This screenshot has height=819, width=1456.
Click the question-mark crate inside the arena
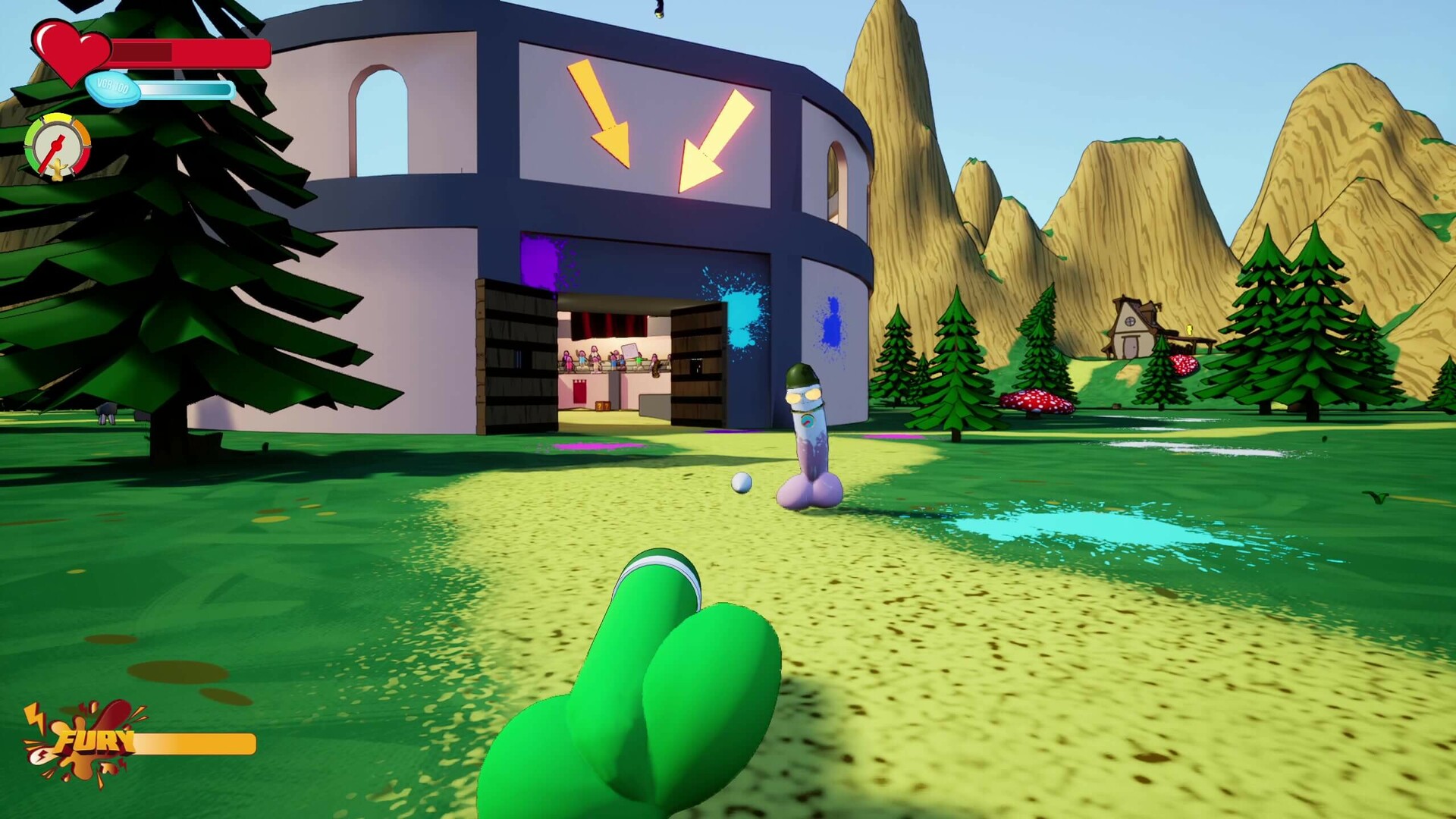[x=601, y=407]
